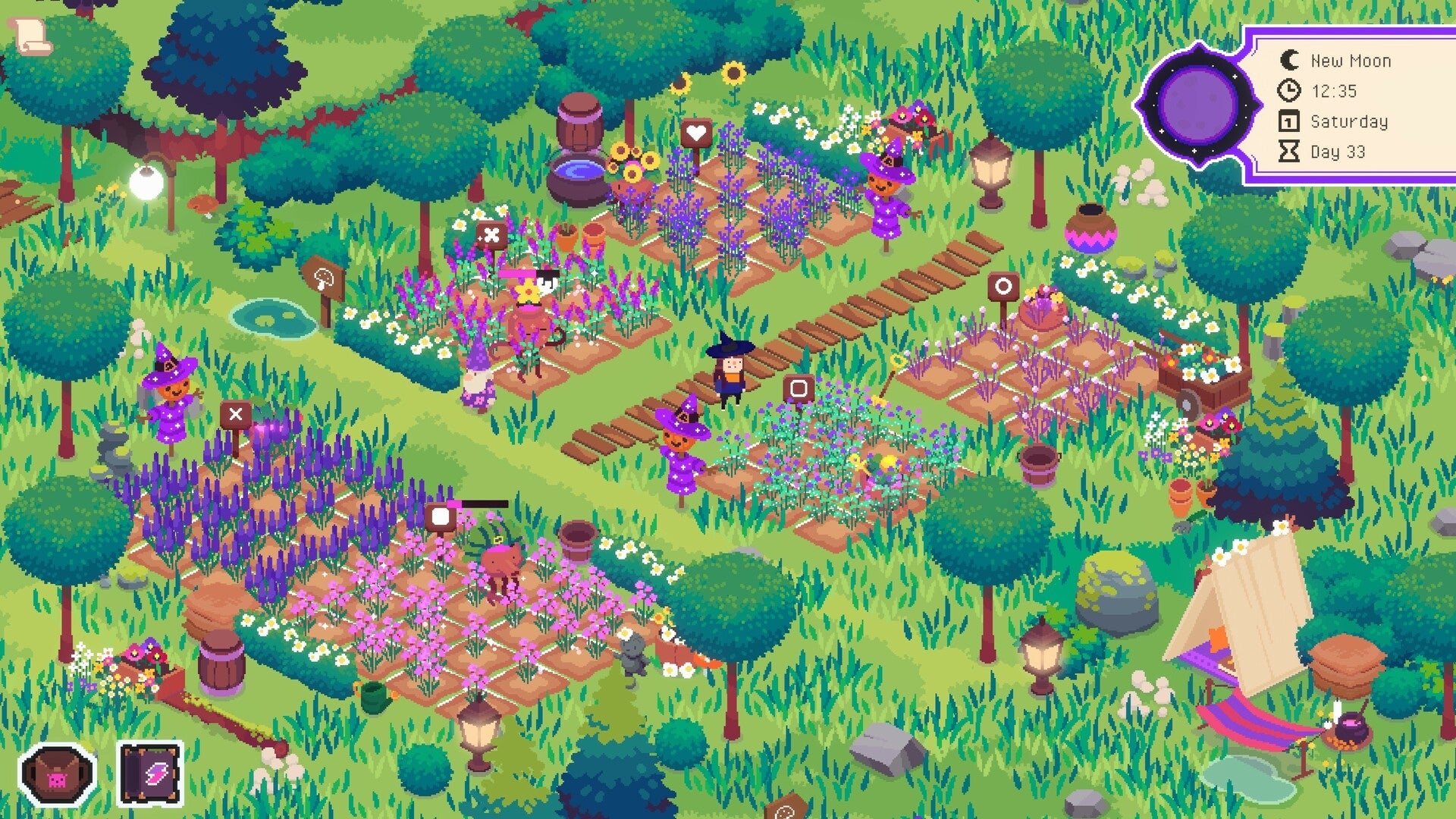Select the clock icon showing 12:35
This screenshot has width=1456, height=819.
[x=1289, y=91]
